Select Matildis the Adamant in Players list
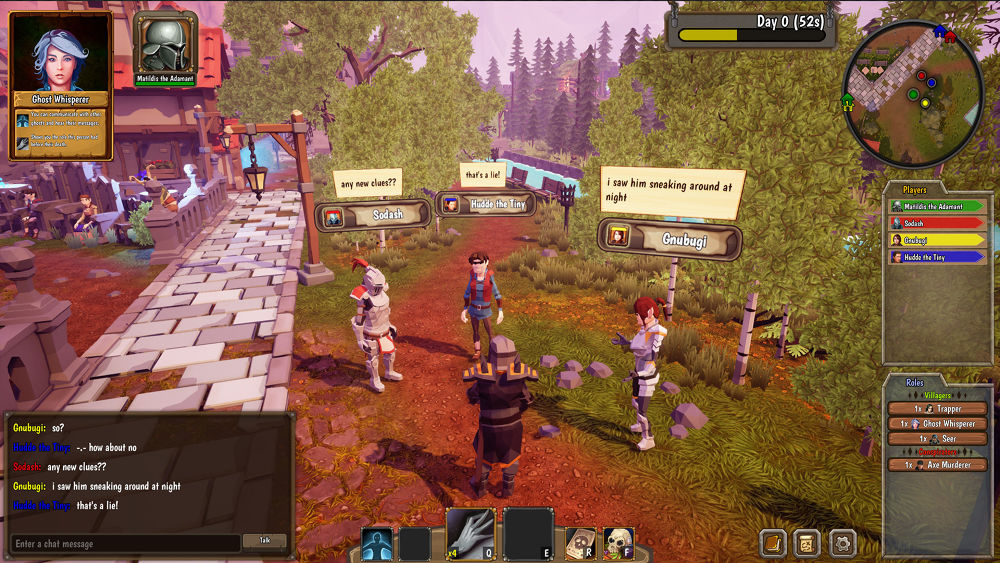 pos(938,207)
